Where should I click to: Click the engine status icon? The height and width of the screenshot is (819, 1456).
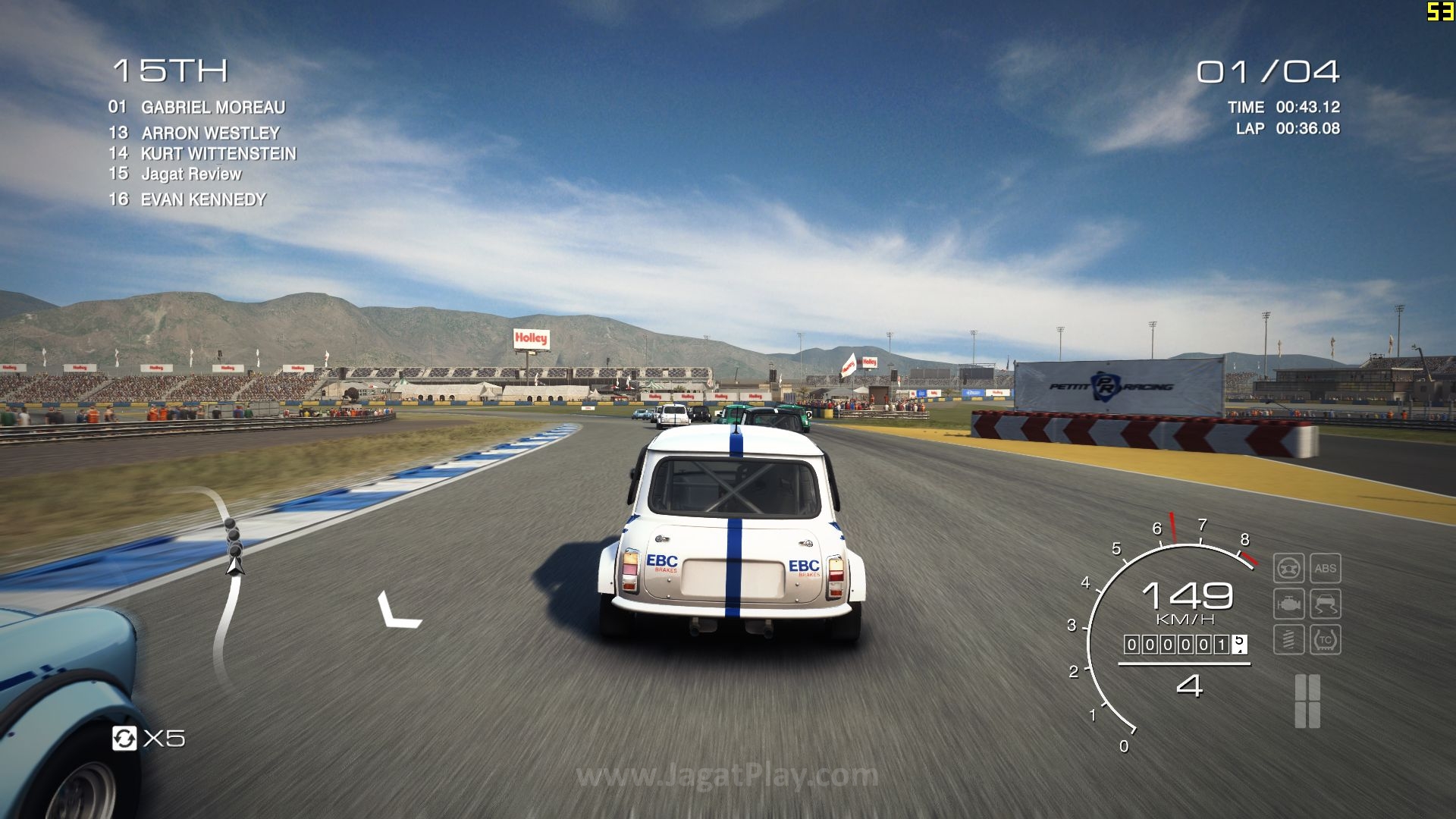coord(1288,604)
